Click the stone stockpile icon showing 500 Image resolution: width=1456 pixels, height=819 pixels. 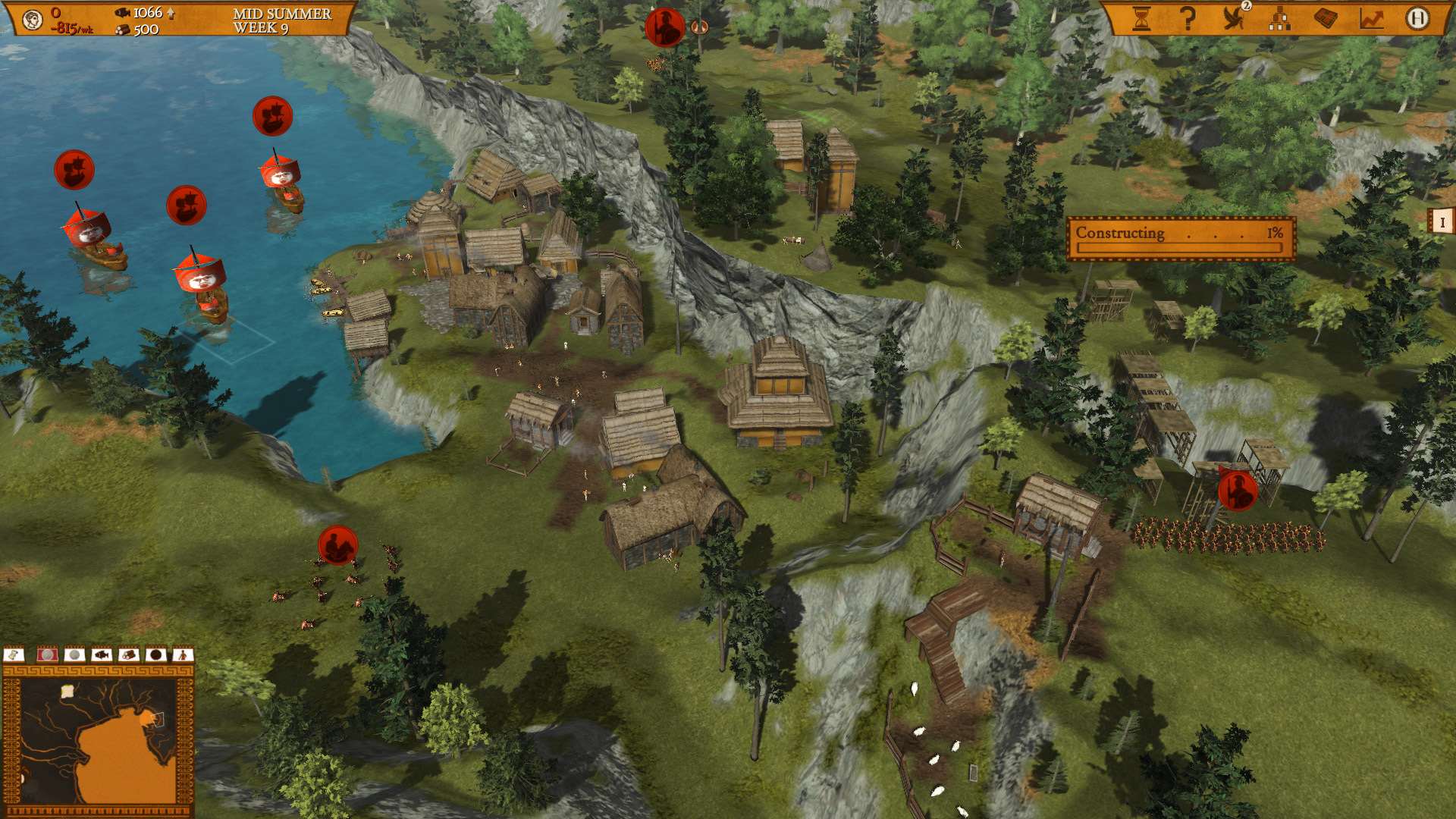click(121, 30)
